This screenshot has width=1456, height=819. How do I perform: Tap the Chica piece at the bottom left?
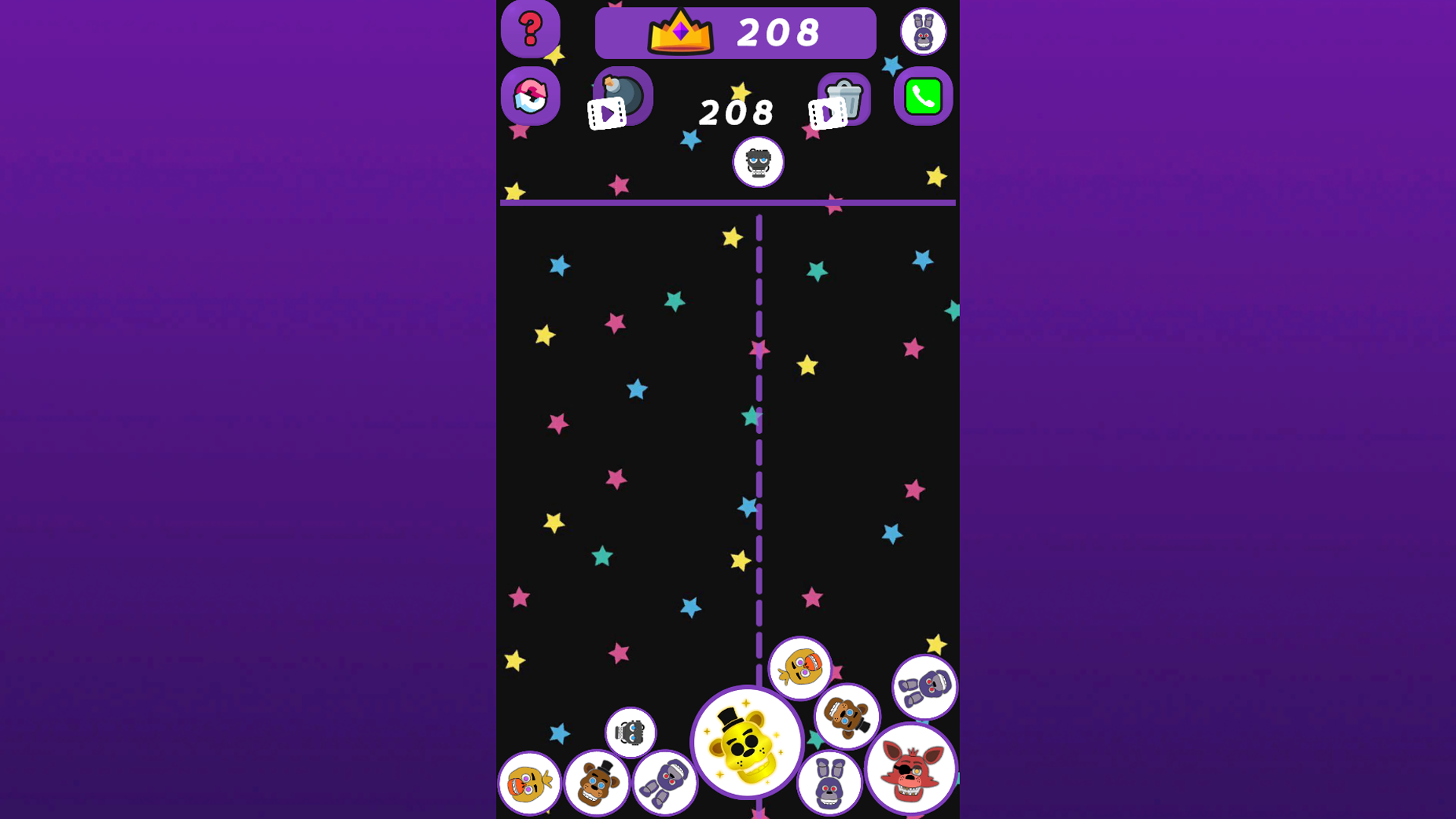pos(529,781)
